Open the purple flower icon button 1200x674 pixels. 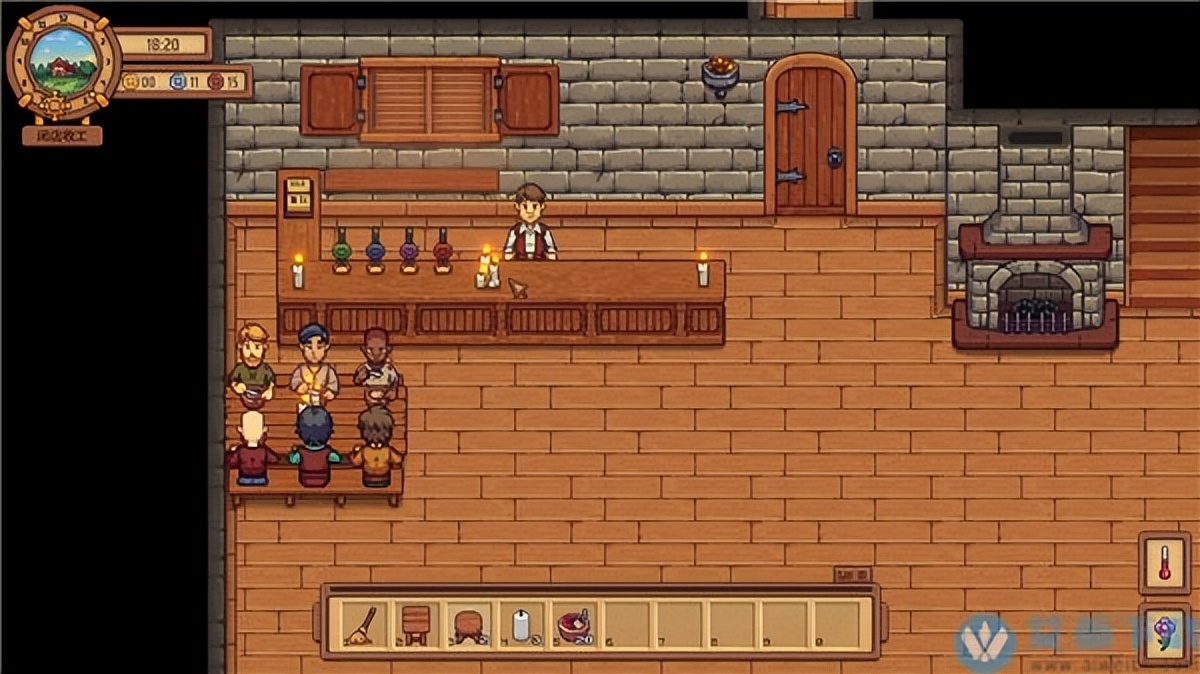coord(1164,631)
